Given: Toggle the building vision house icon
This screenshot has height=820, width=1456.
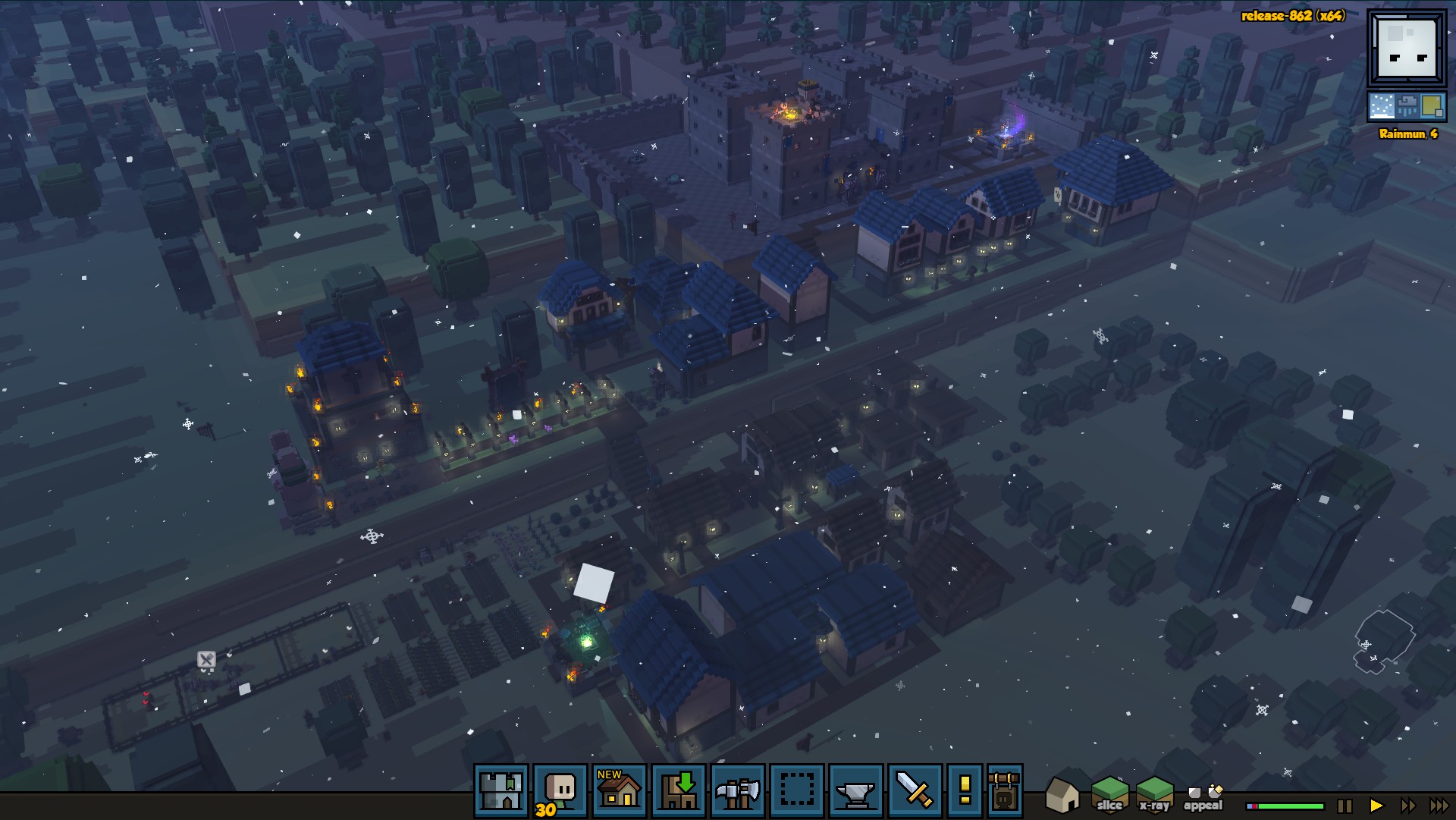Looking at the screenshot, I should 1062,795.
